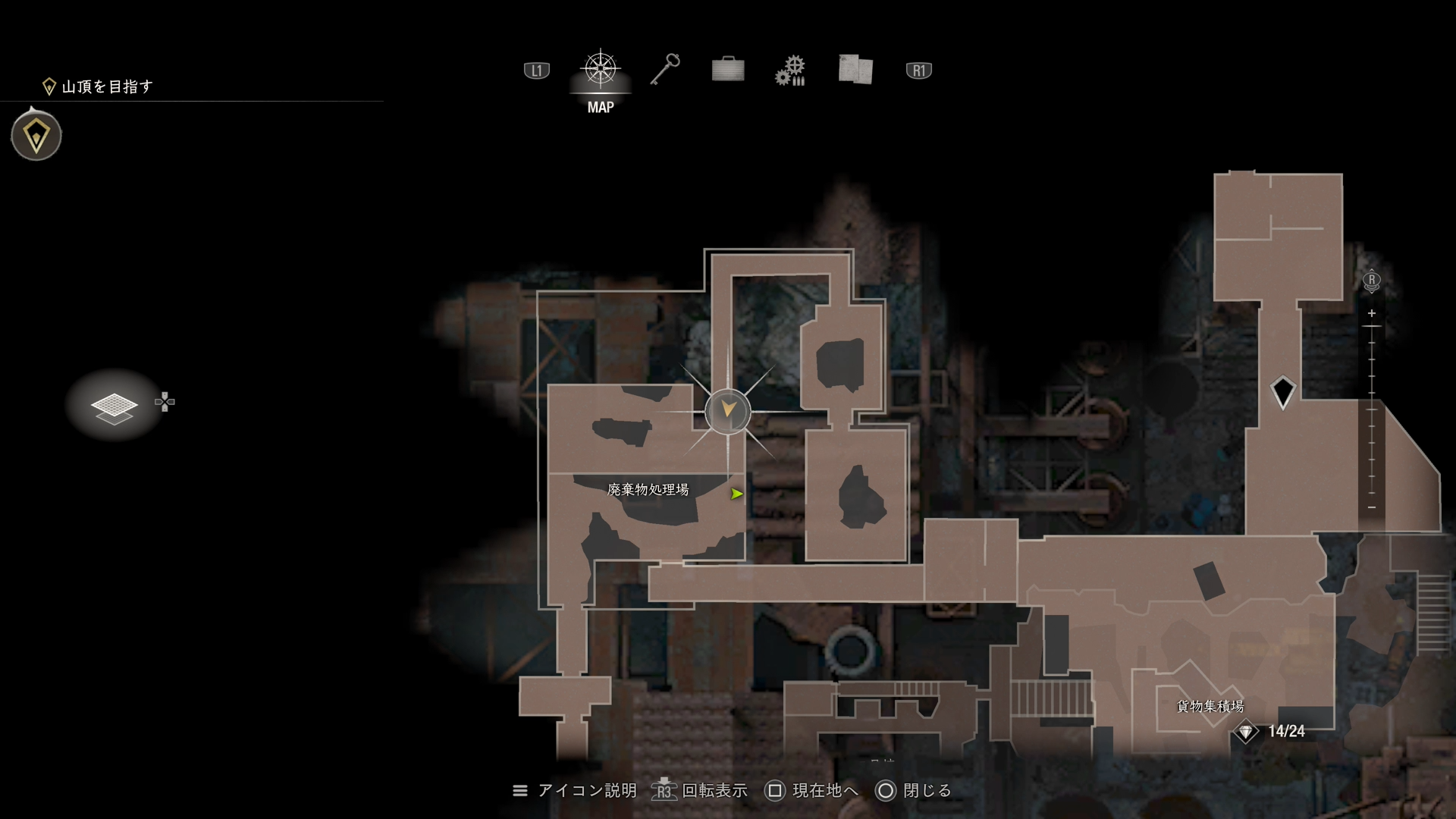Click the zoom slider on the right edge
Viewport: 1456px width, 819px height.
pyautogui.click(x=1371, y=409)
